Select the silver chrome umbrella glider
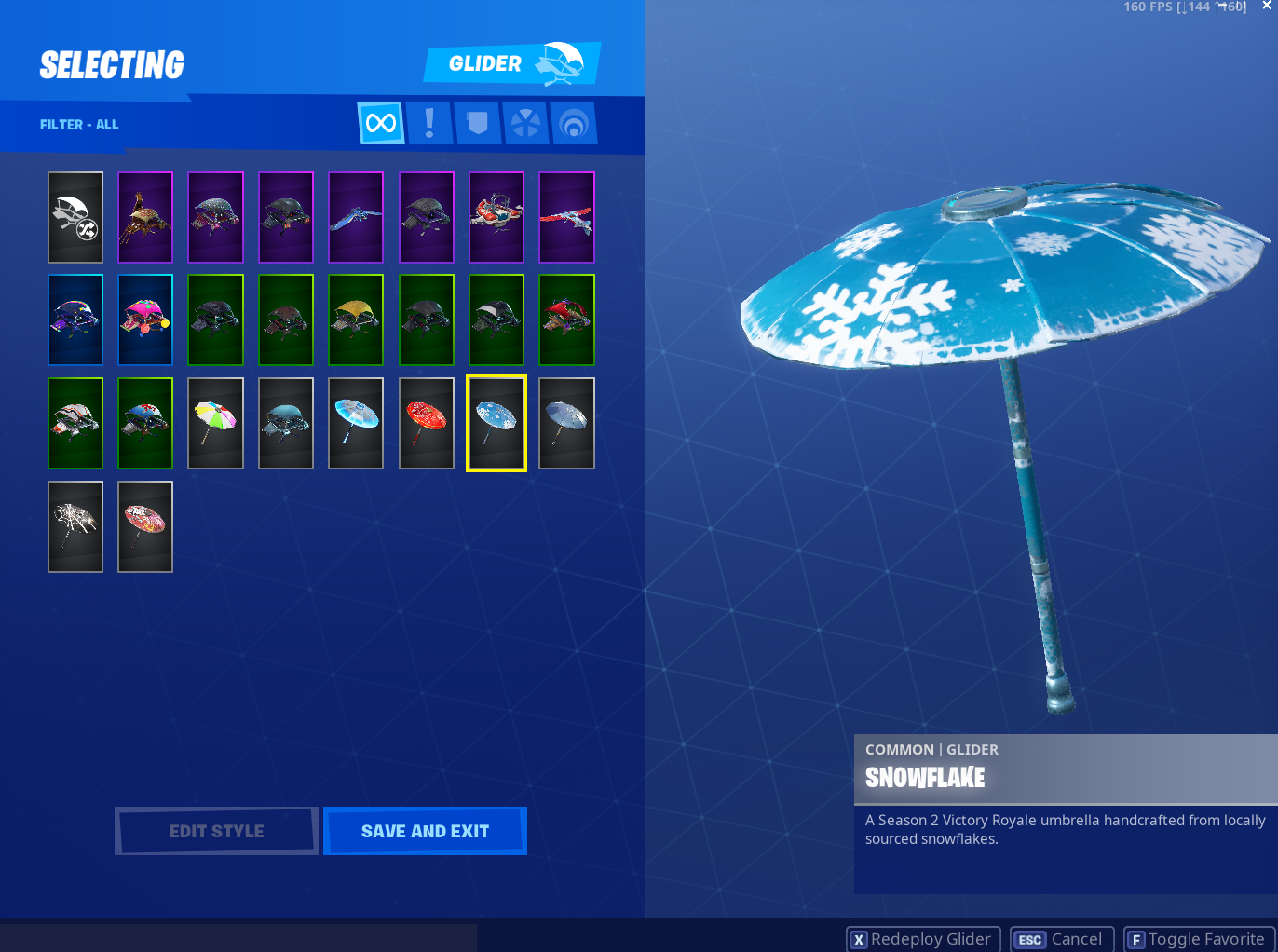The image size is (1278, 952). (x=565, y=423)
